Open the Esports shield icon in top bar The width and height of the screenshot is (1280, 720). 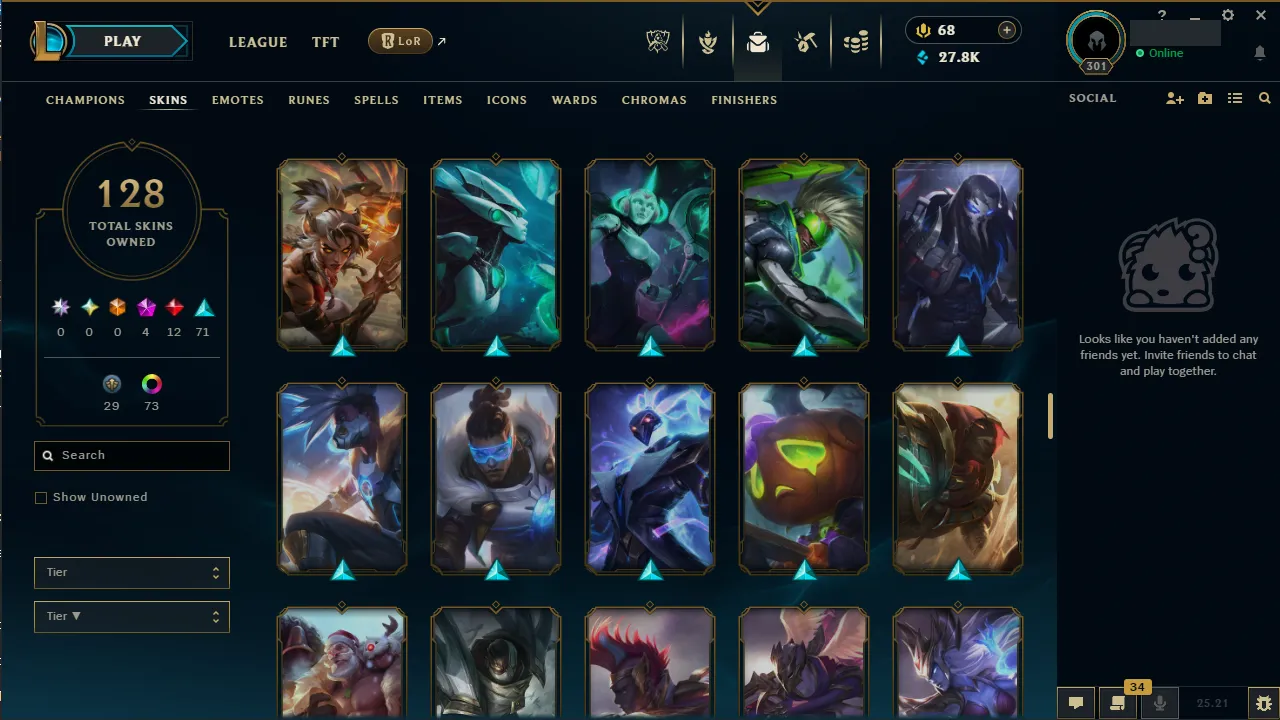(x=658, y=43)
